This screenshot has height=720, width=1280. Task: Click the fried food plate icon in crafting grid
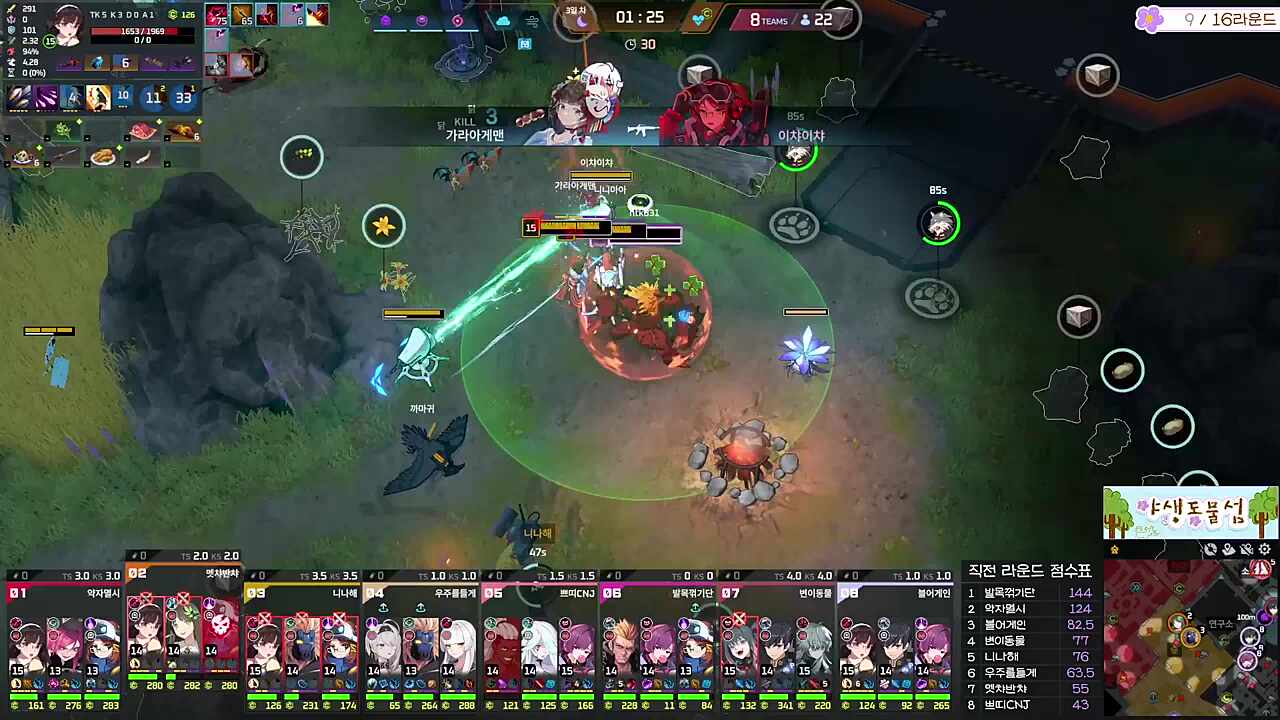click(104, 155)
